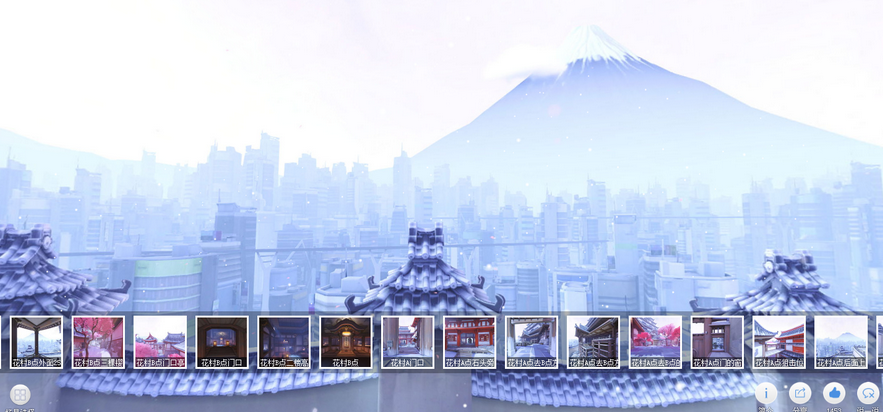View the 花村B点门口亭 pavilion thumbnail
The height and width of the screenshot is (412, 883).
[x=160, y=342]
